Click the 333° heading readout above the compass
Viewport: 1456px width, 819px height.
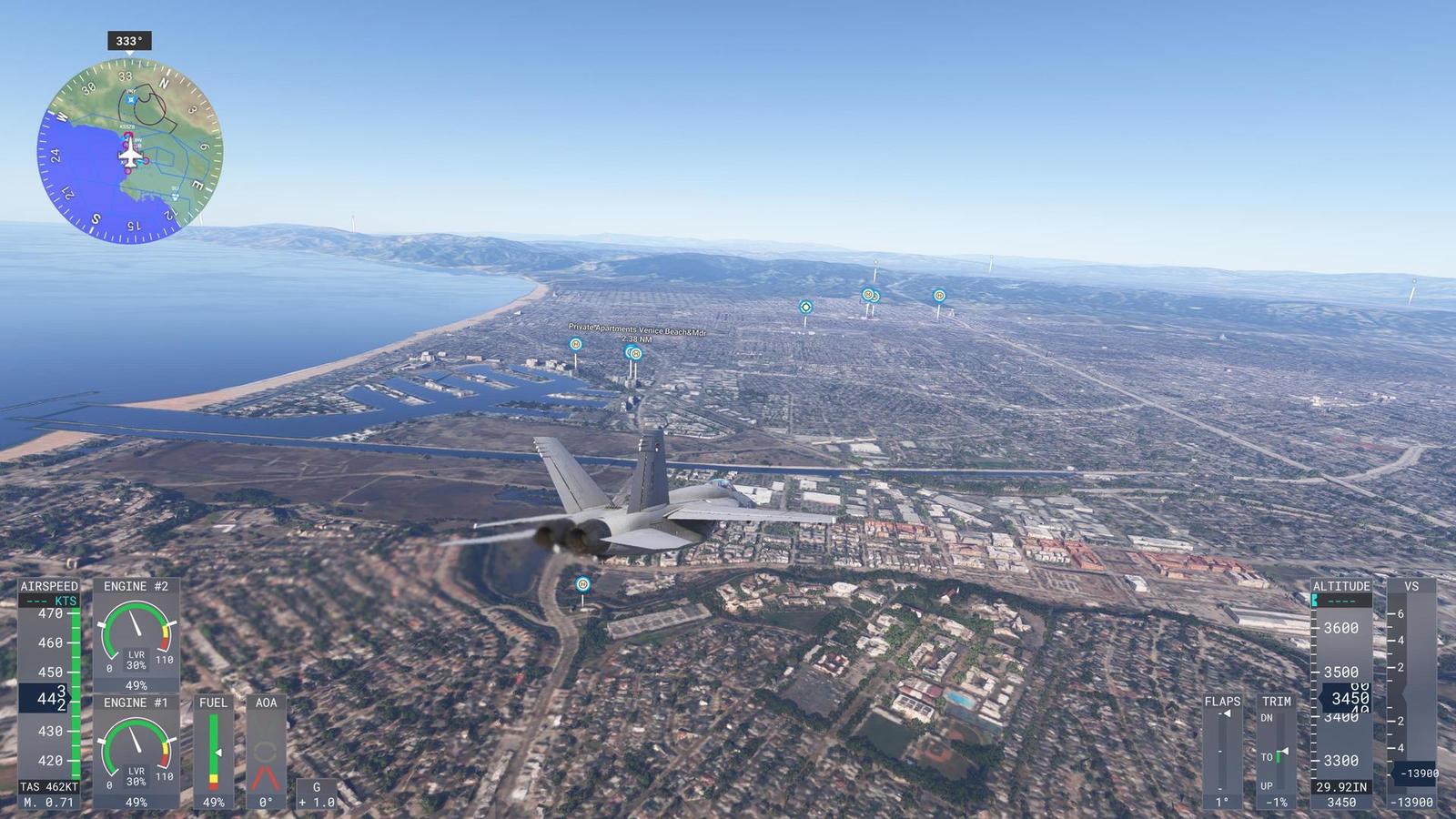(x=127, y=40)
